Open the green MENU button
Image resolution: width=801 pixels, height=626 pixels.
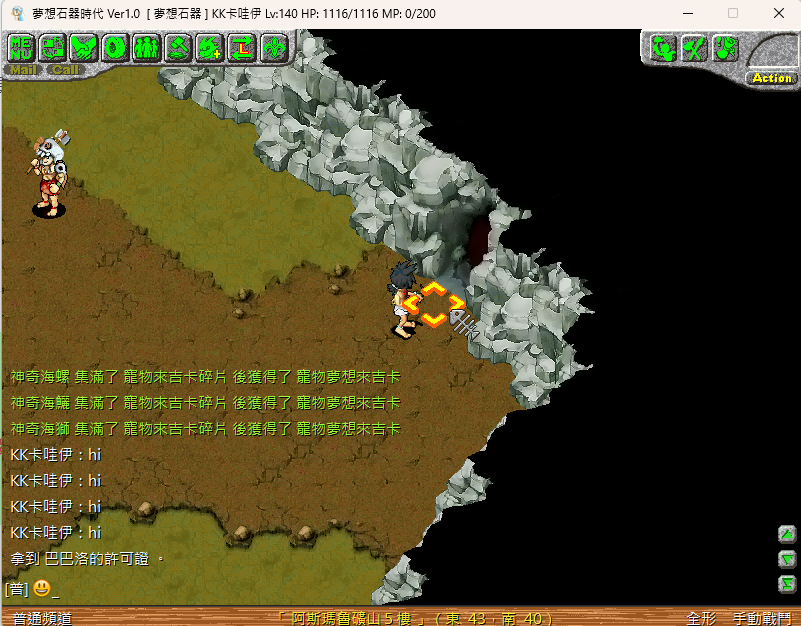pyautogui.click(x=21, y=47)
